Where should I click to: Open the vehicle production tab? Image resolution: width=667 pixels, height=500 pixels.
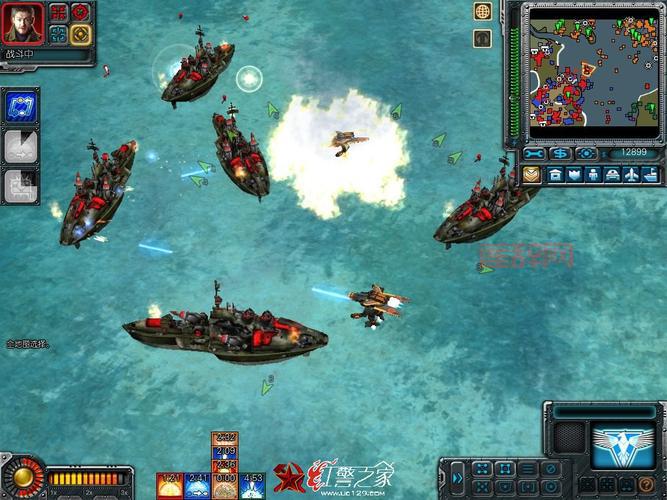coord(611,175)
